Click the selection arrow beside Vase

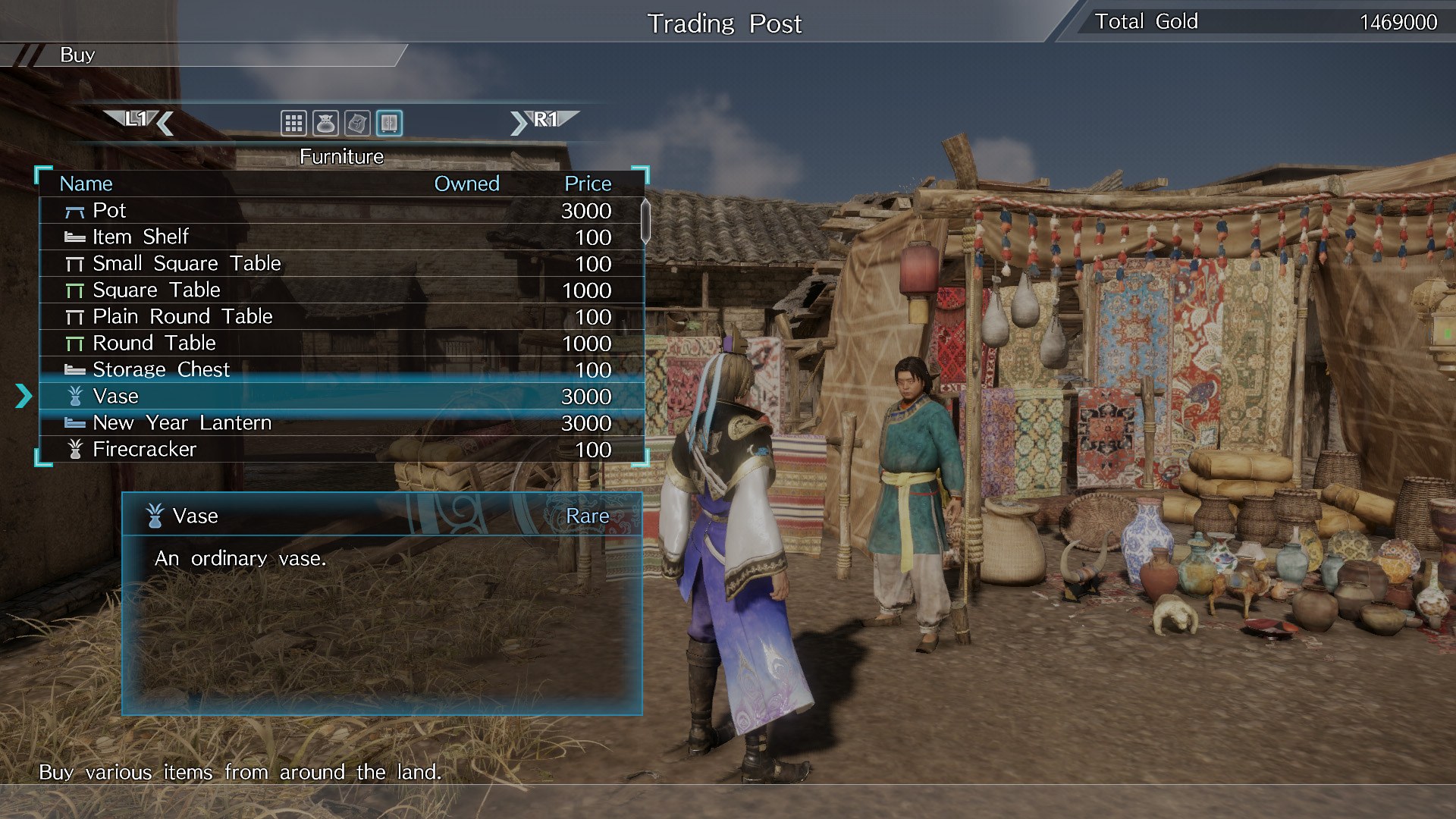(x=25, y=396)
